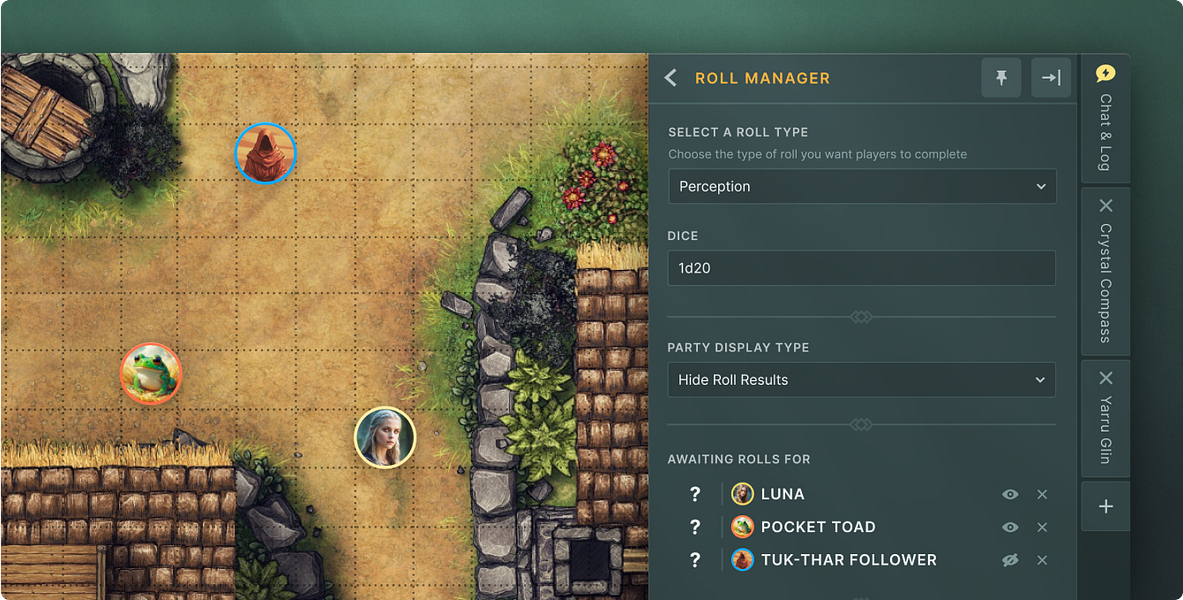Pin the Roll Manager panel
The height and width of the screenshot is (600, 1183).
click(1001, 78)
